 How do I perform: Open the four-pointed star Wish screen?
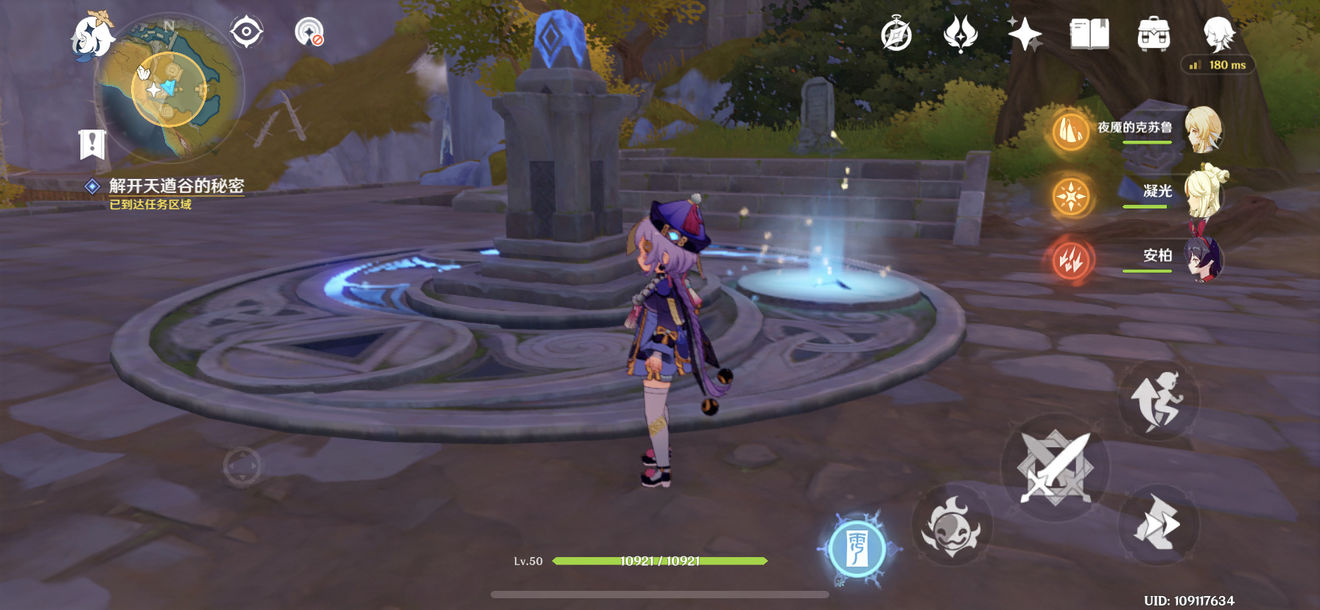[1024, 34]
